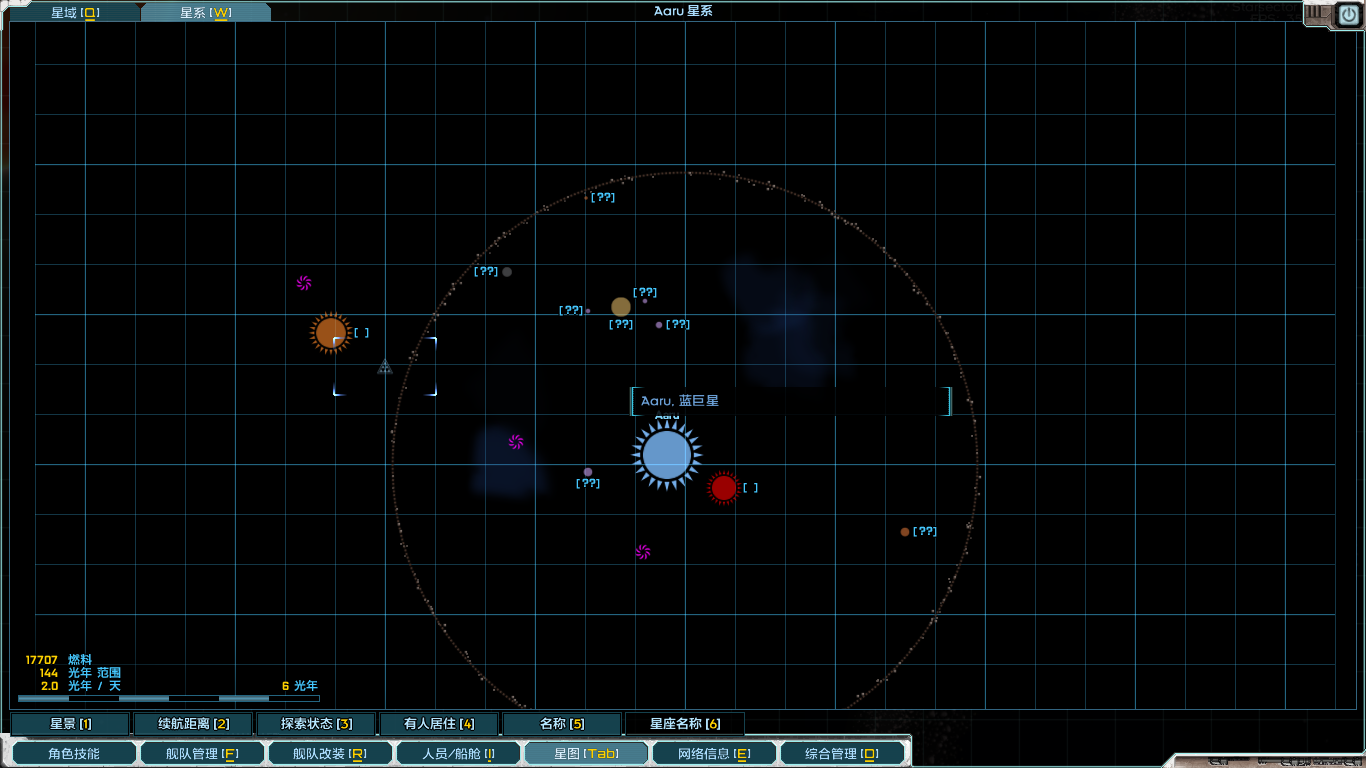
Task: Select the red star right of Aaru
Action: 724,488
